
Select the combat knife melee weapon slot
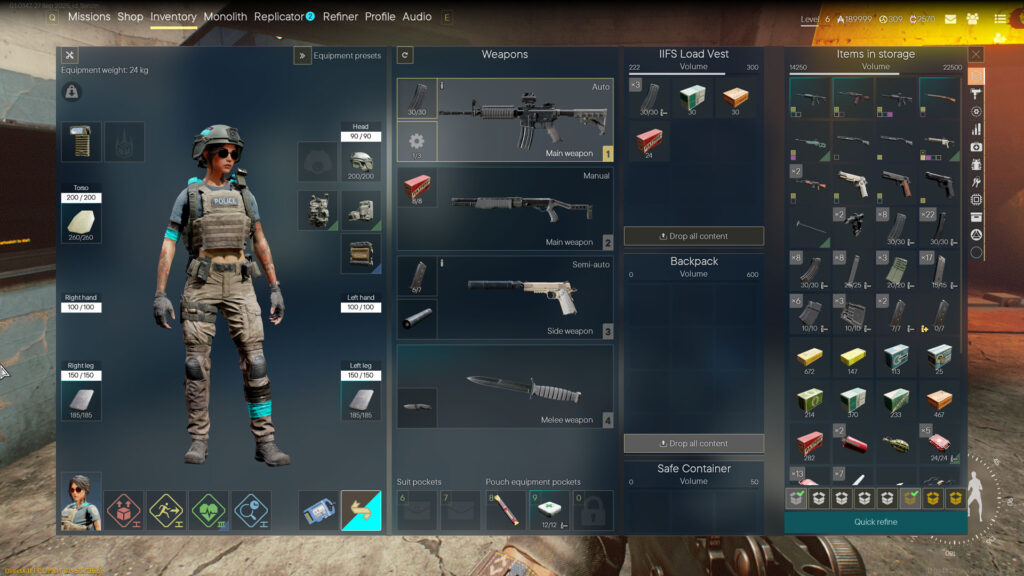(525, 386)
